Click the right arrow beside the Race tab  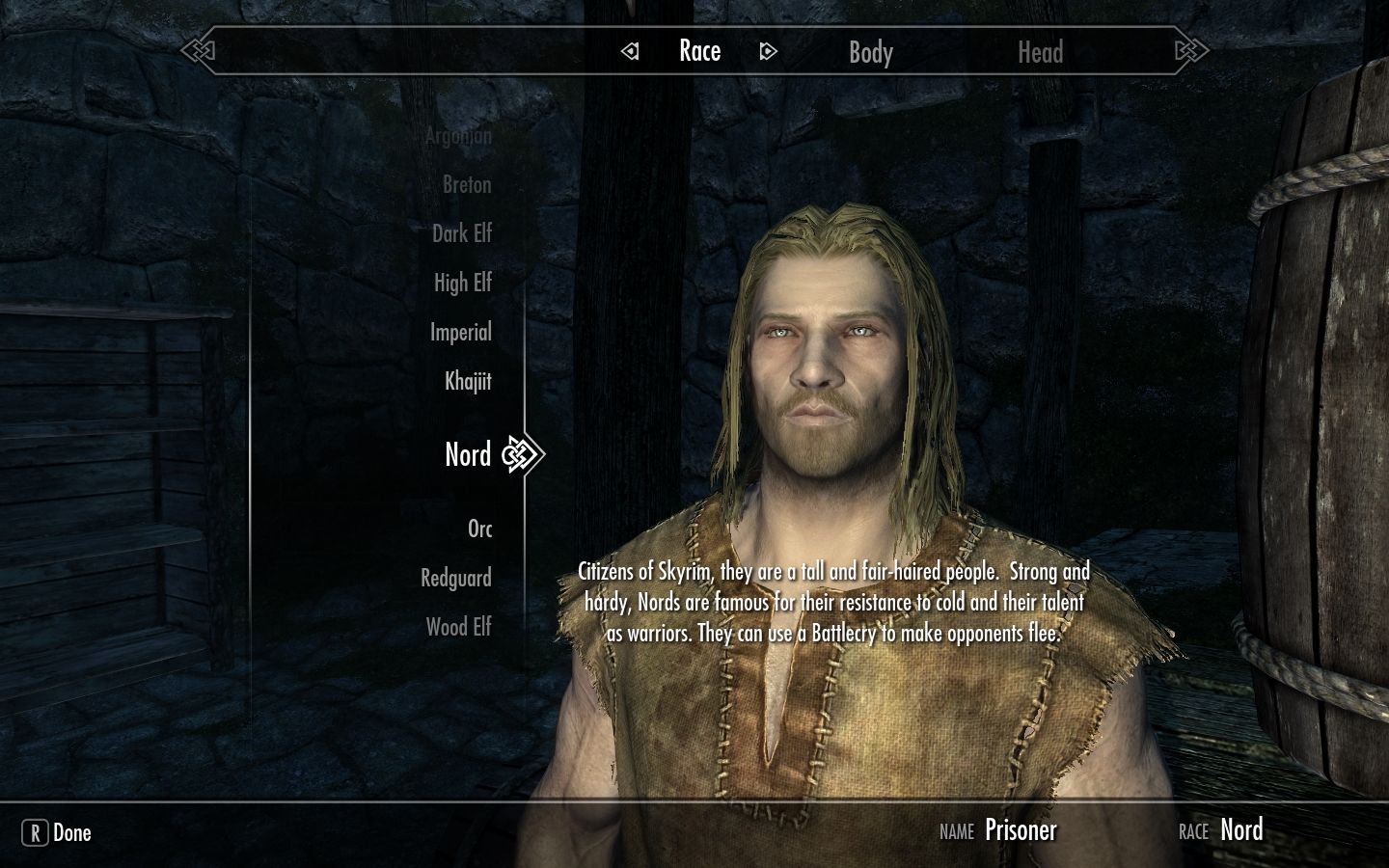click(769, 51)
